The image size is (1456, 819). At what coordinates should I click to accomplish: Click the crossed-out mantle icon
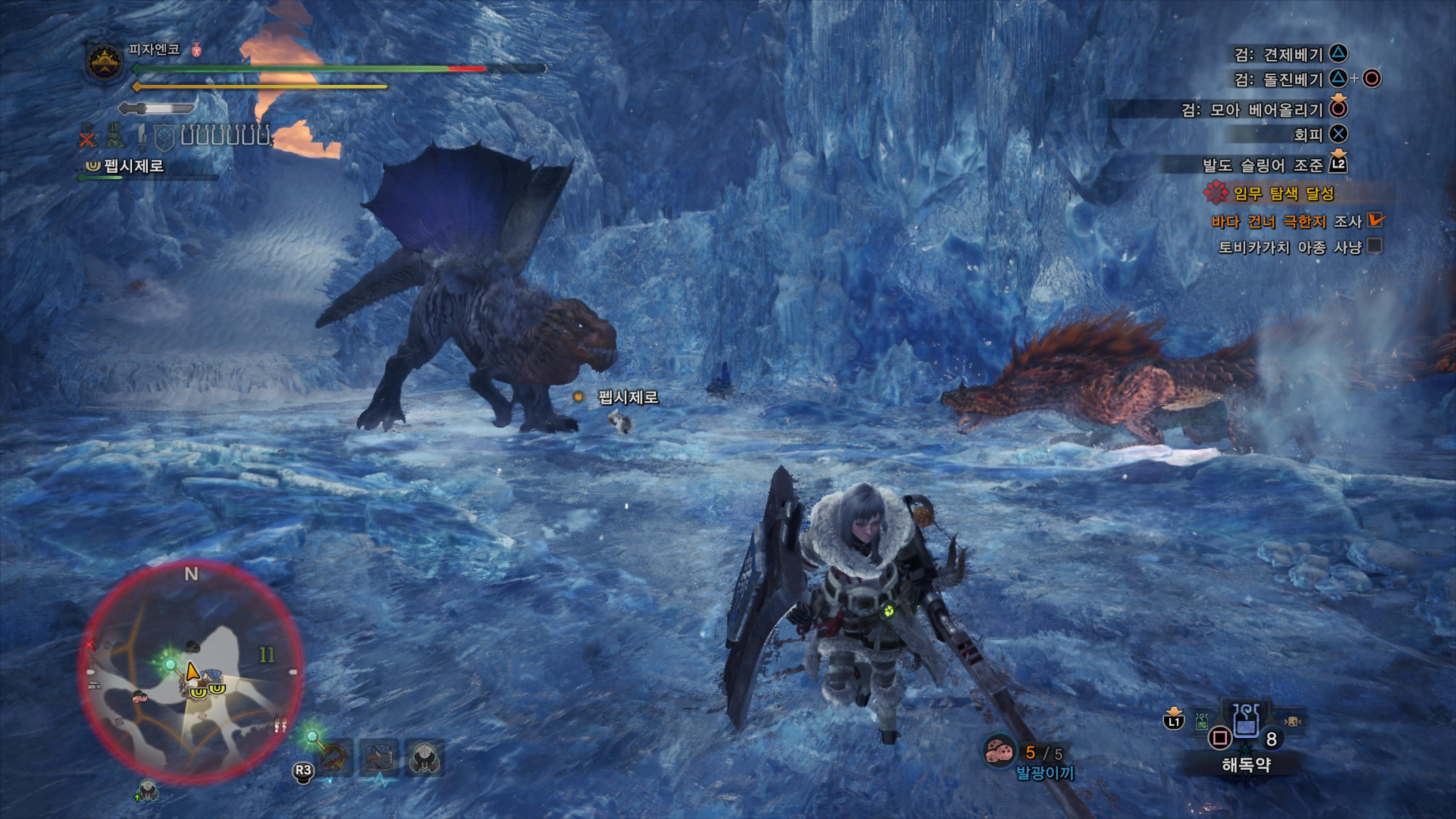click(87, 137)
